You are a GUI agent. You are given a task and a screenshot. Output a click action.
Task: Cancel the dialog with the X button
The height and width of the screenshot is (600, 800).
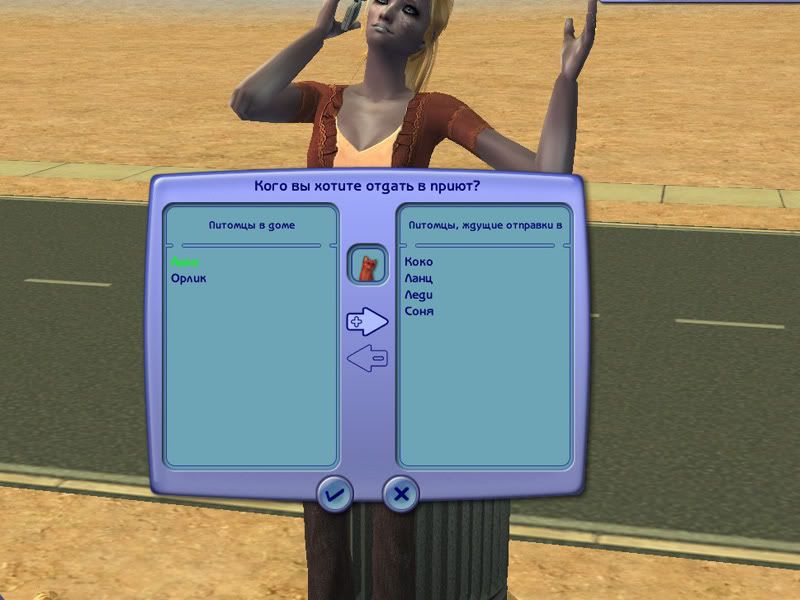click(x=401, y=494)
